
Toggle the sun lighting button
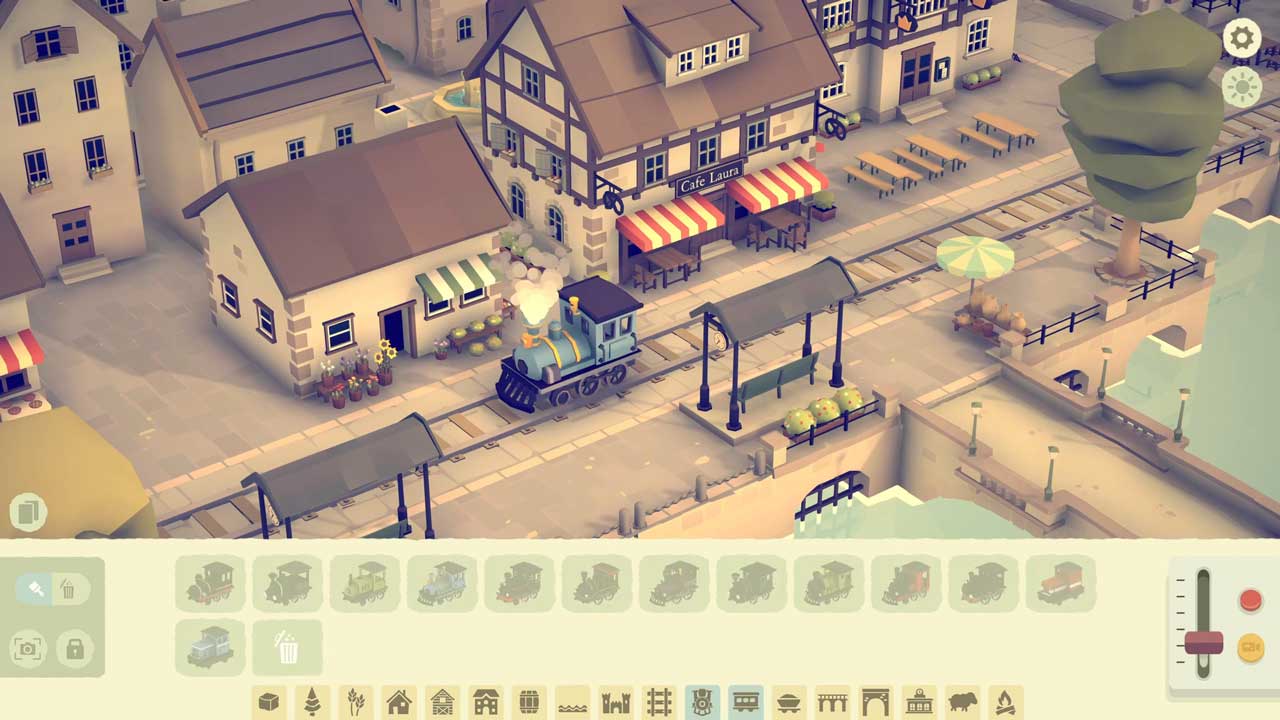(1242, 88)
